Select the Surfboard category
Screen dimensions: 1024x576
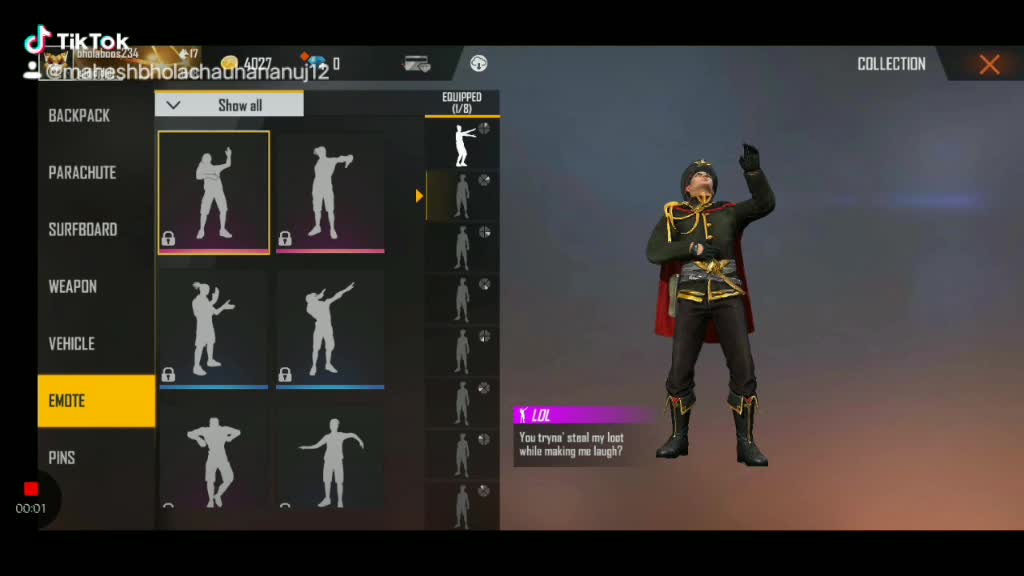click(83, 230)
